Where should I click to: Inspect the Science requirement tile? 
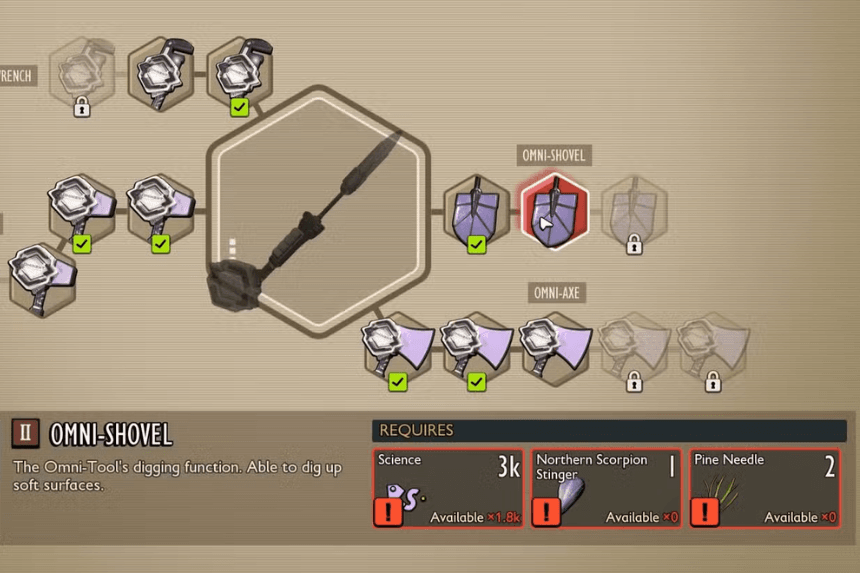click(x=448, y=488)
